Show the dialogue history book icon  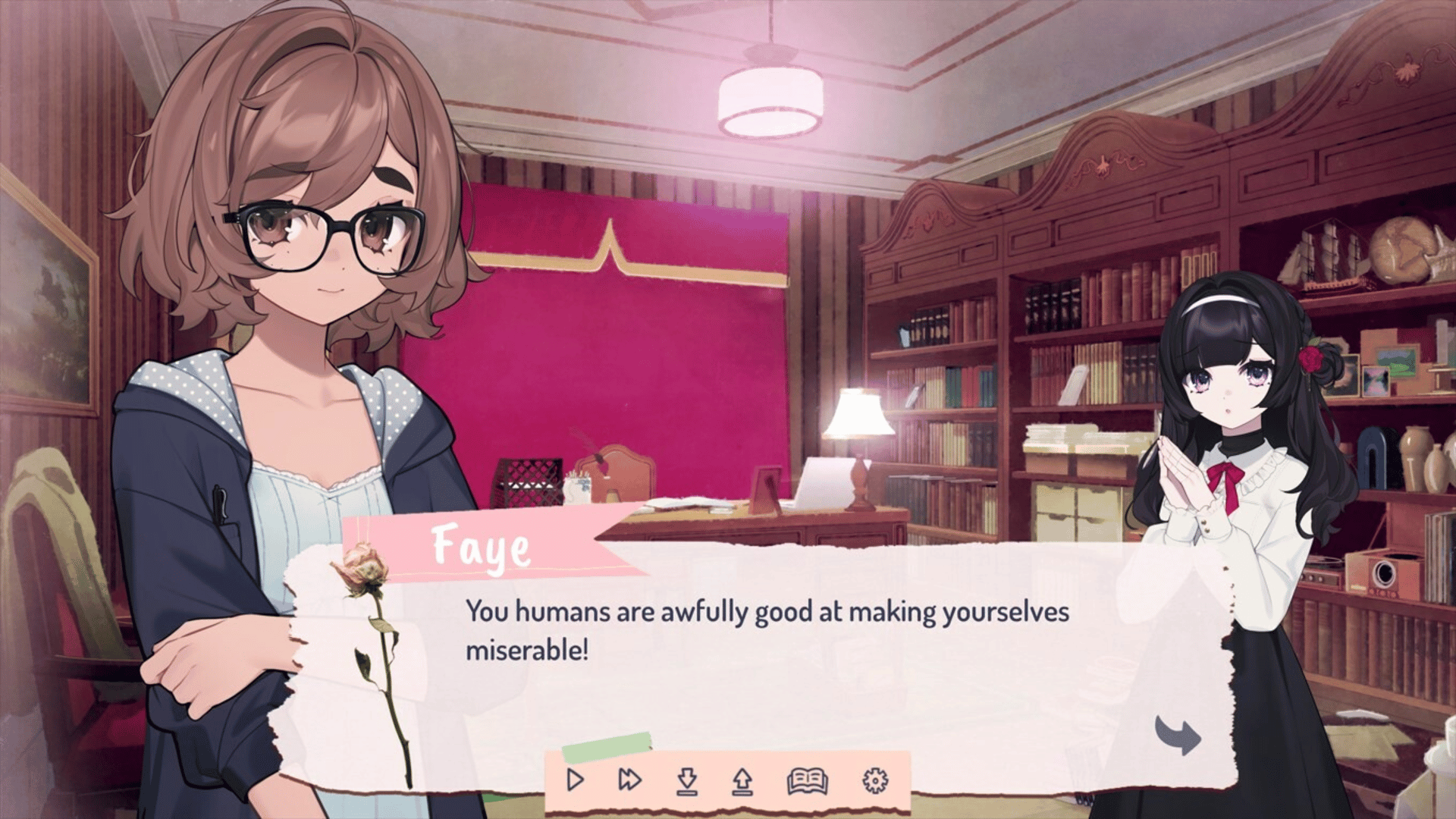point(807,780)
